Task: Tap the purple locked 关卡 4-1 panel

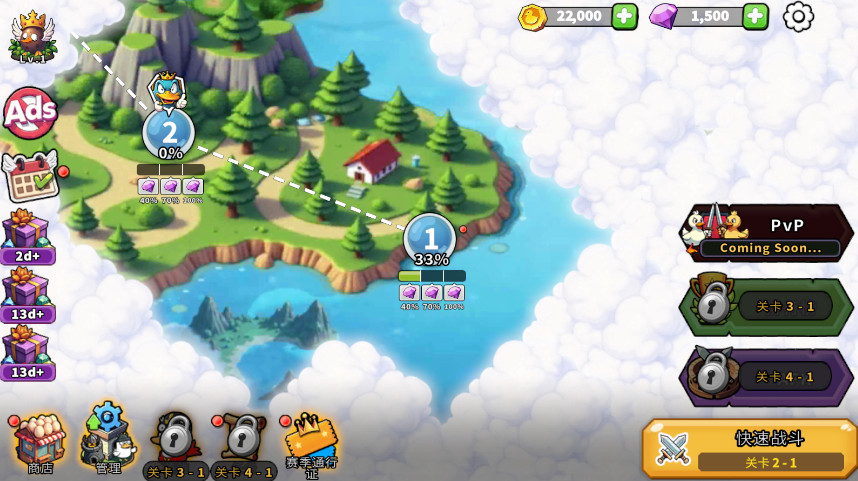Action: [x=768, y=377]
